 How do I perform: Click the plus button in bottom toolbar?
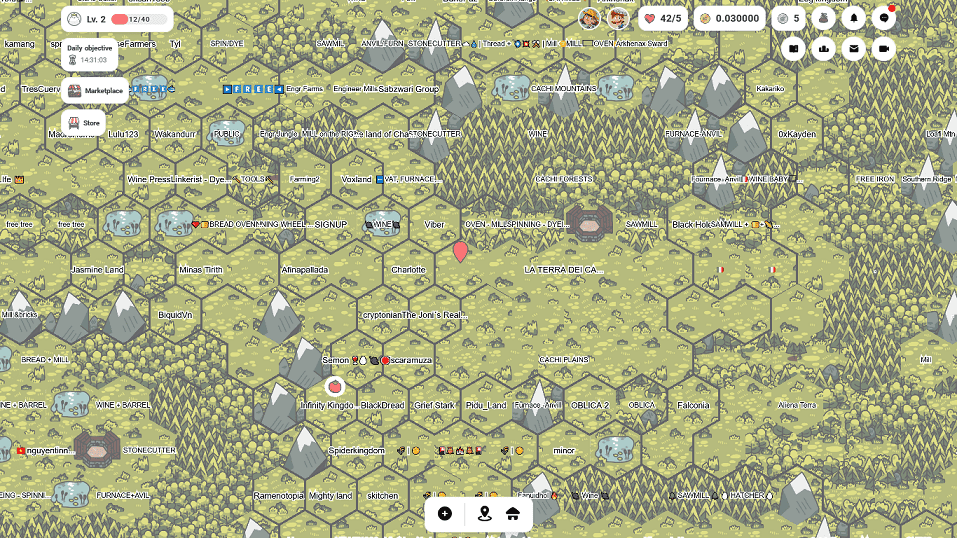coord(445,514)
